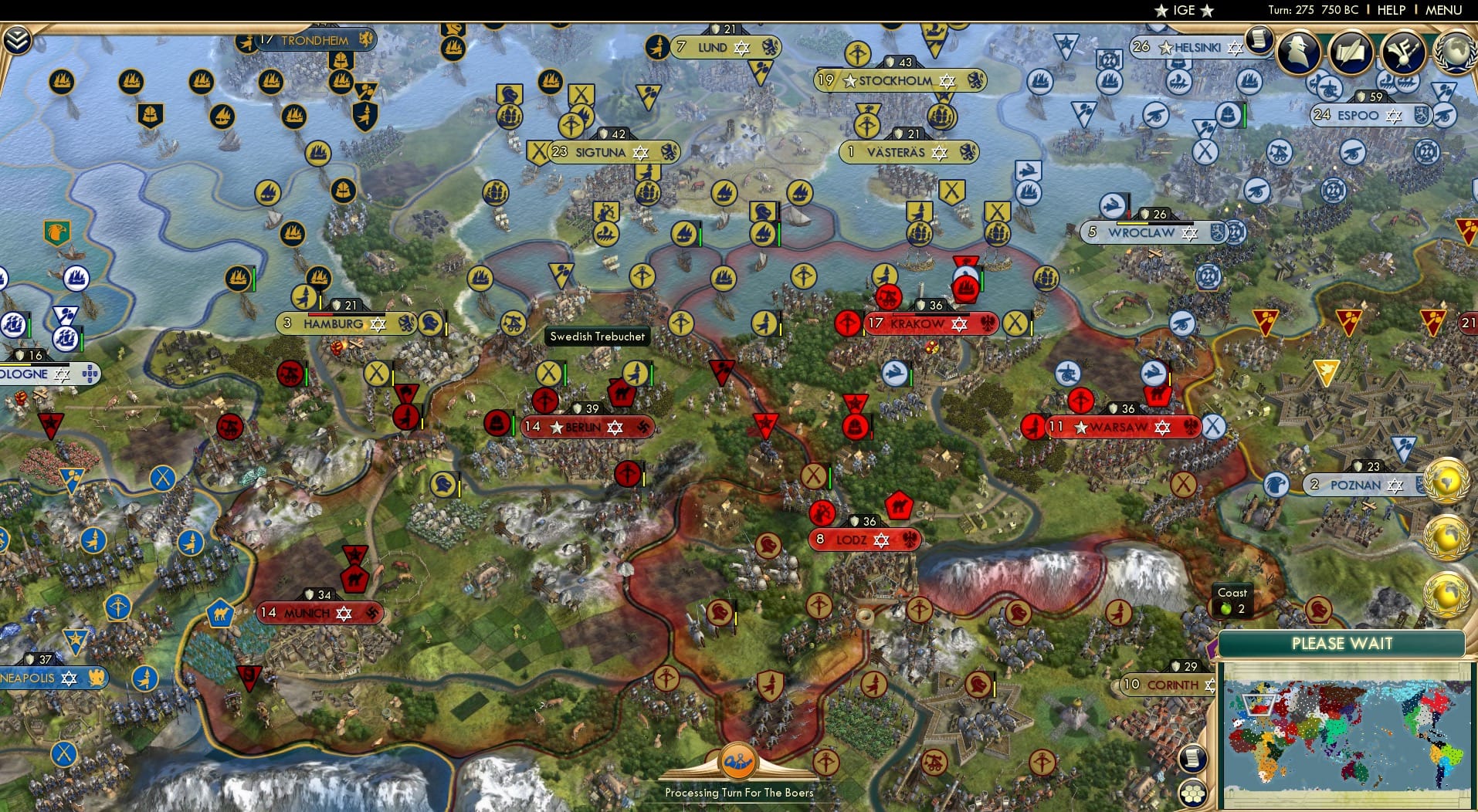
Task: Toggle Strategic View with the hex grid icon
Action: 1194,792
